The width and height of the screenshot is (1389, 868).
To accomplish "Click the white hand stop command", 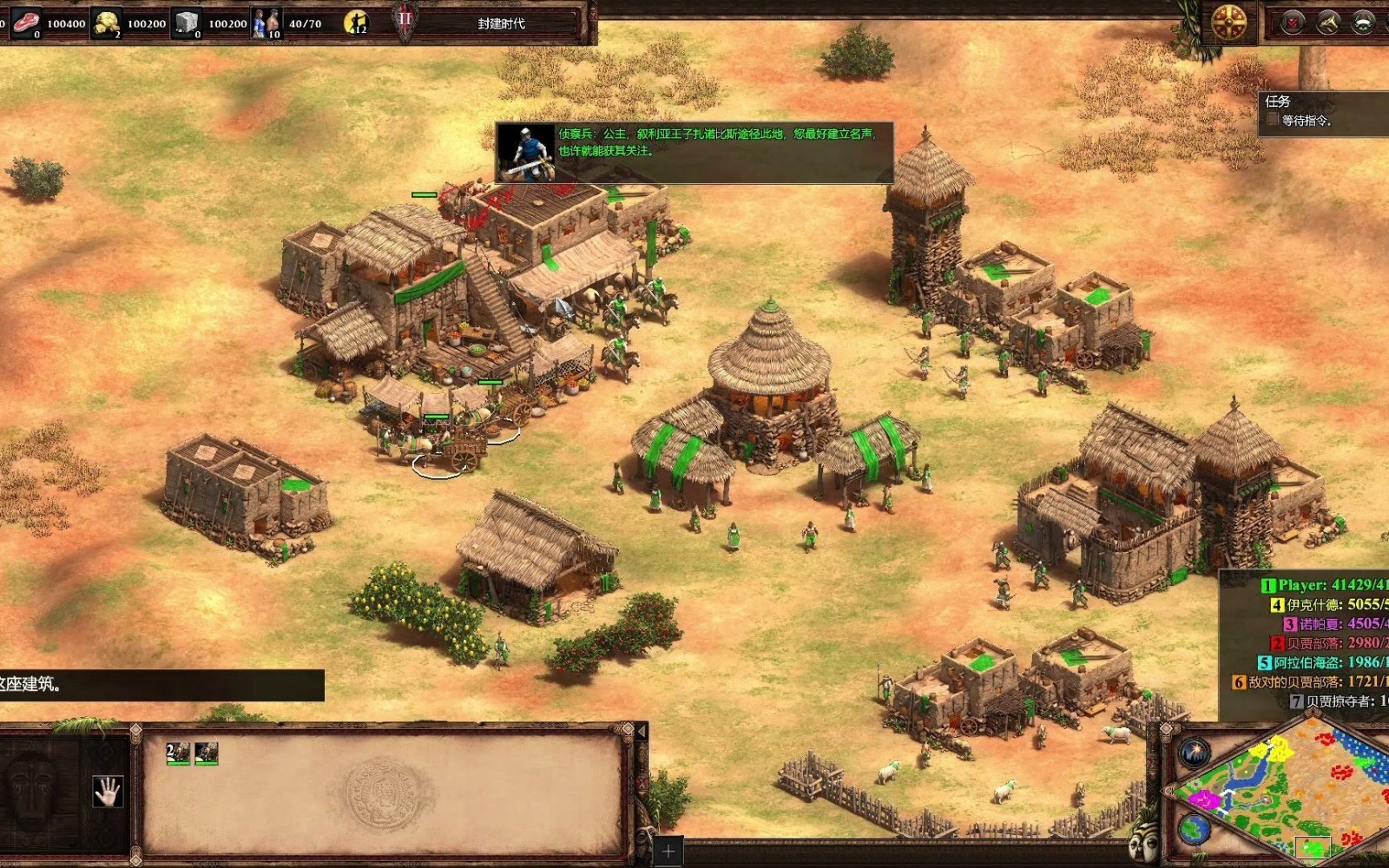I will 108,791.
